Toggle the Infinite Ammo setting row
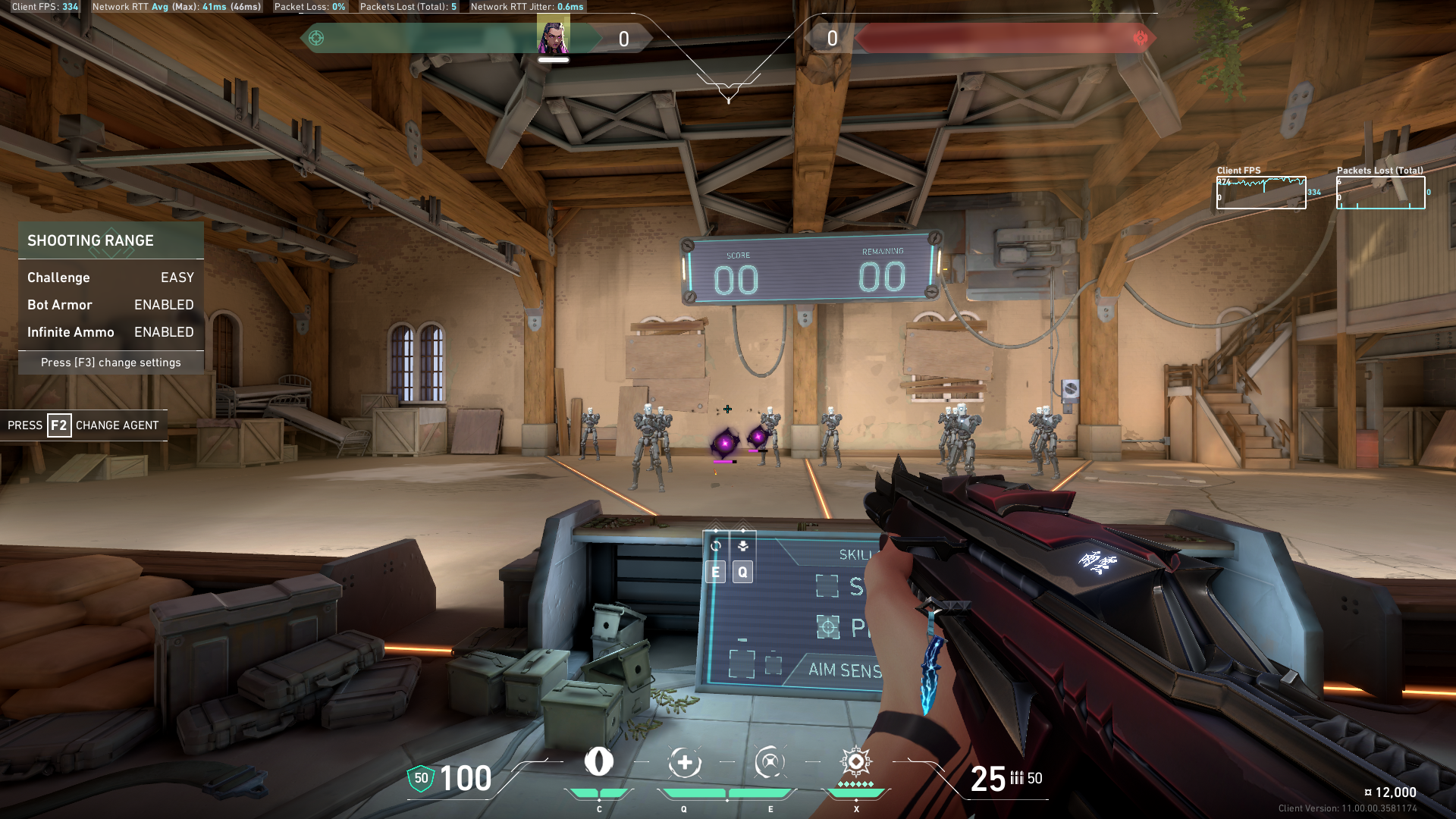Screen dimensions: 1456x819 (111, 332)
